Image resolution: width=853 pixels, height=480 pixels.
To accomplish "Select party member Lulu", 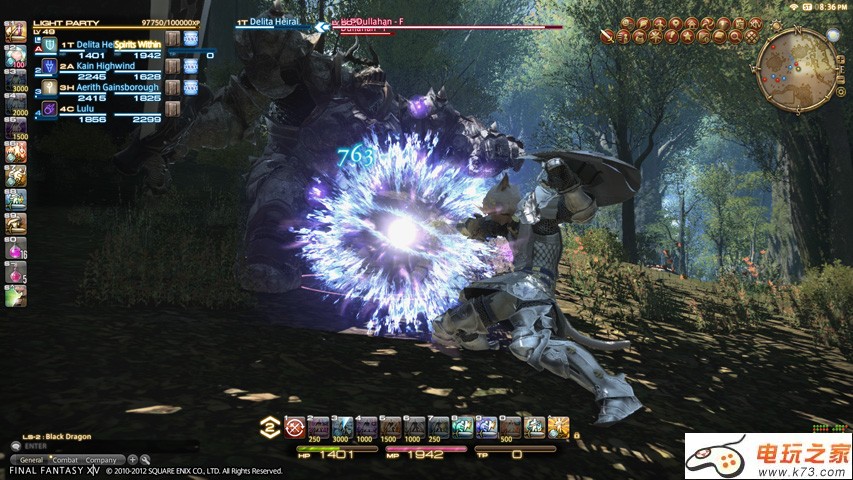I will coord(83,108).
